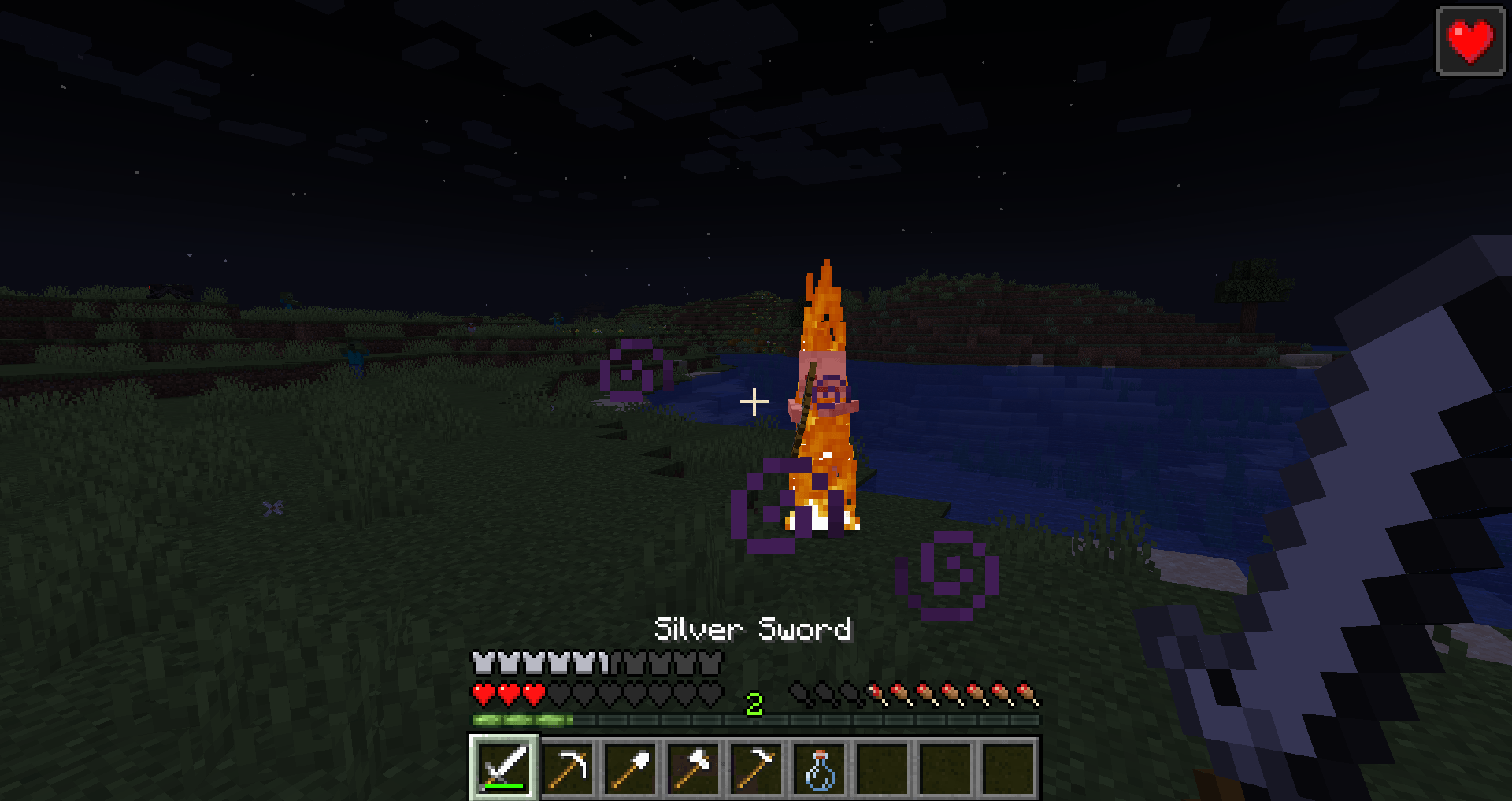Viewport: 1512px width, 801px height.
Task: Click the crosshair at screen center
Action: coord(755,401)
